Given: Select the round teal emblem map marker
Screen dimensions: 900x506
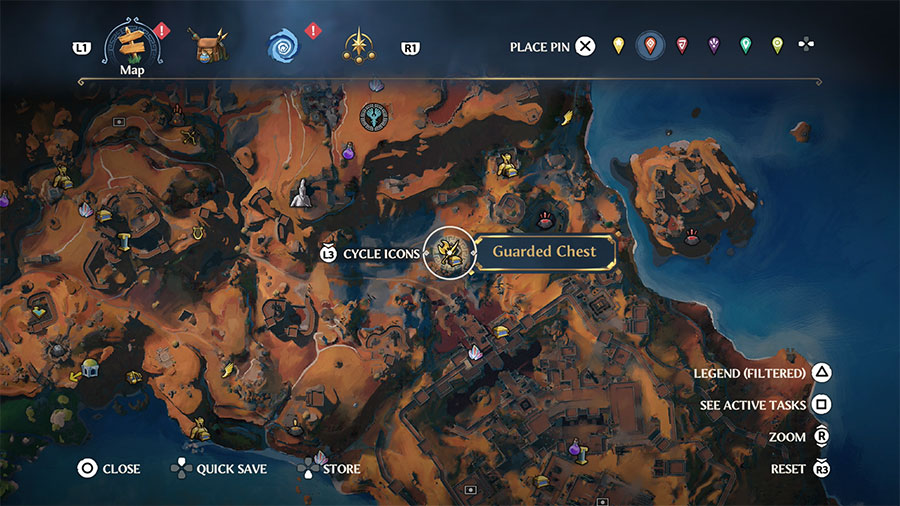Looking at the screenshot, I should pos(373,116).
